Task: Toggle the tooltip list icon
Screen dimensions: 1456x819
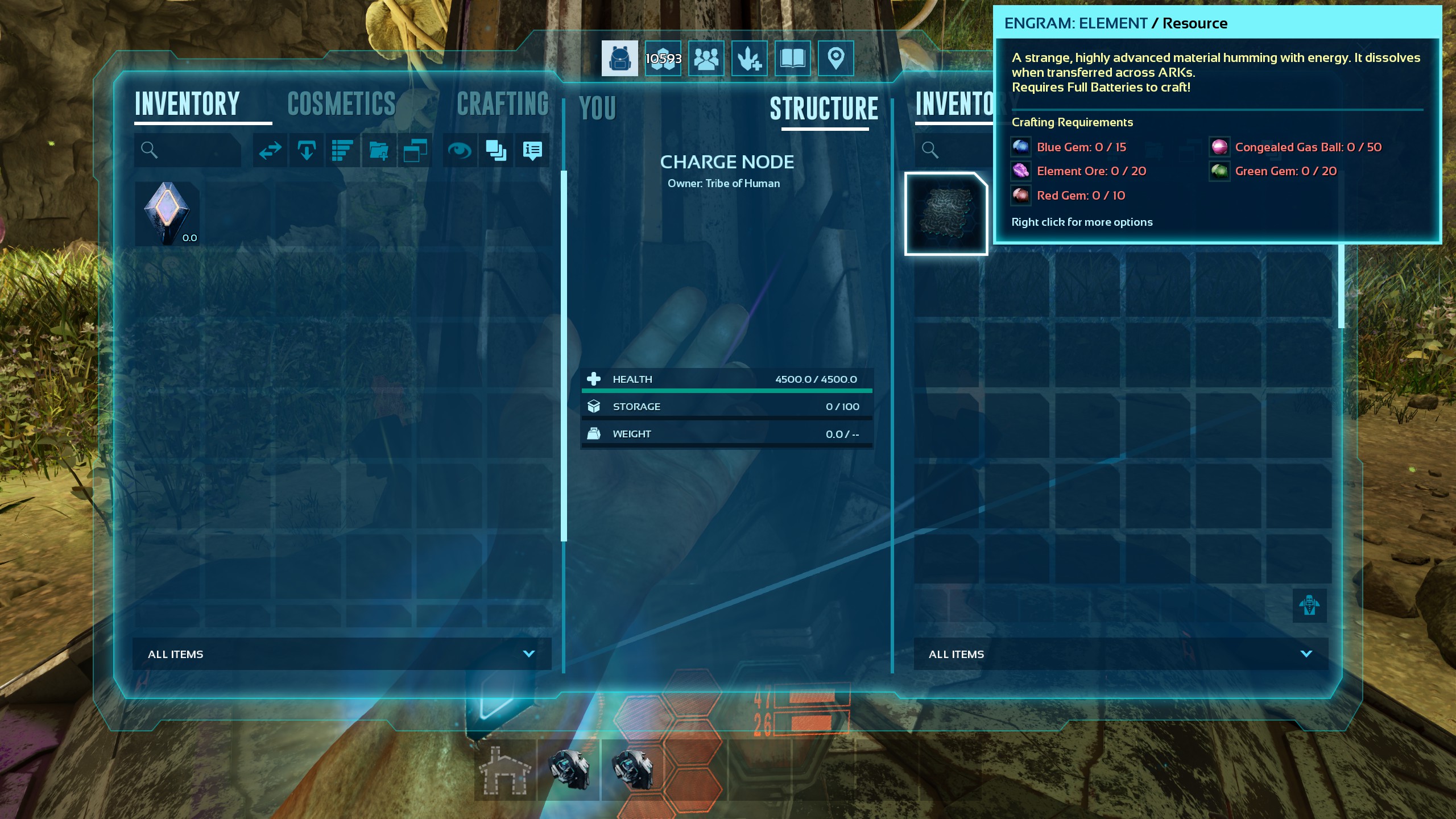Action: pyautogui.click(x=532, y=150)
